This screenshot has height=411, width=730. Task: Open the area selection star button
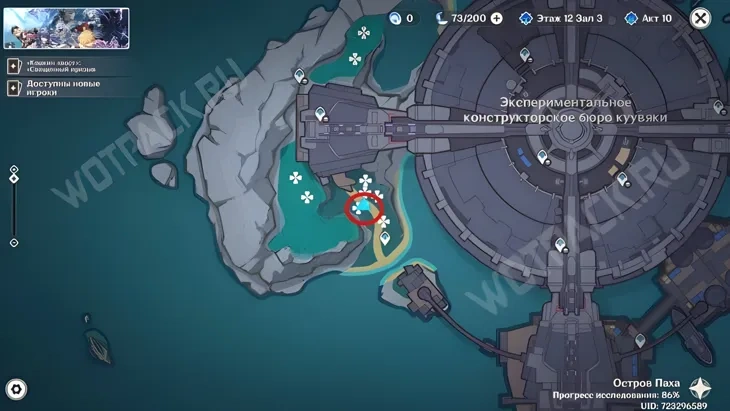click(701, 389)
